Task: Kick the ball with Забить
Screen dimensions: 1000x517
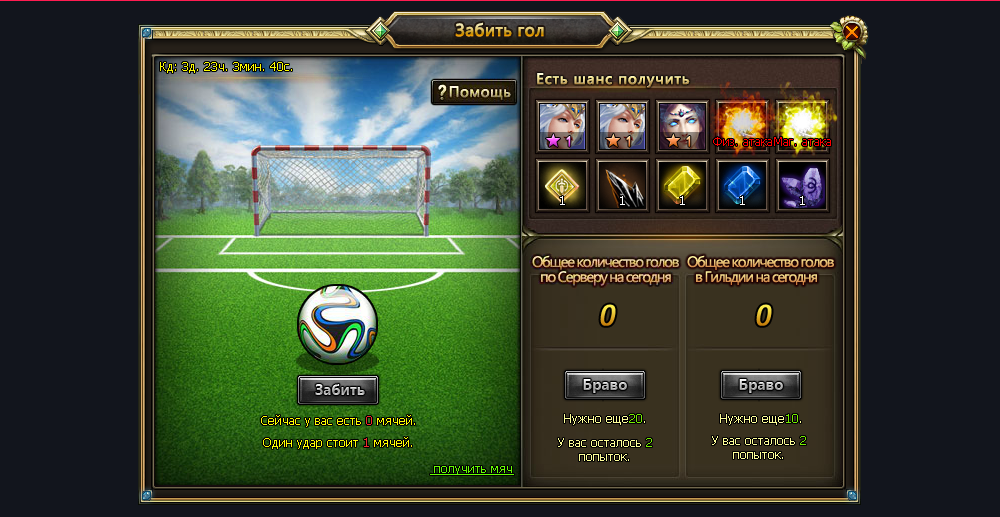Action: pos(338,389)
